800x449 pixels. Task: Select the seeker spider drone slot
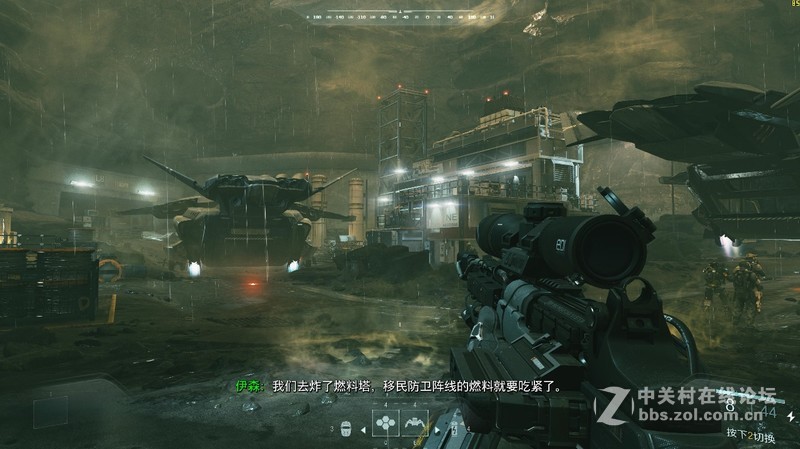415,424
